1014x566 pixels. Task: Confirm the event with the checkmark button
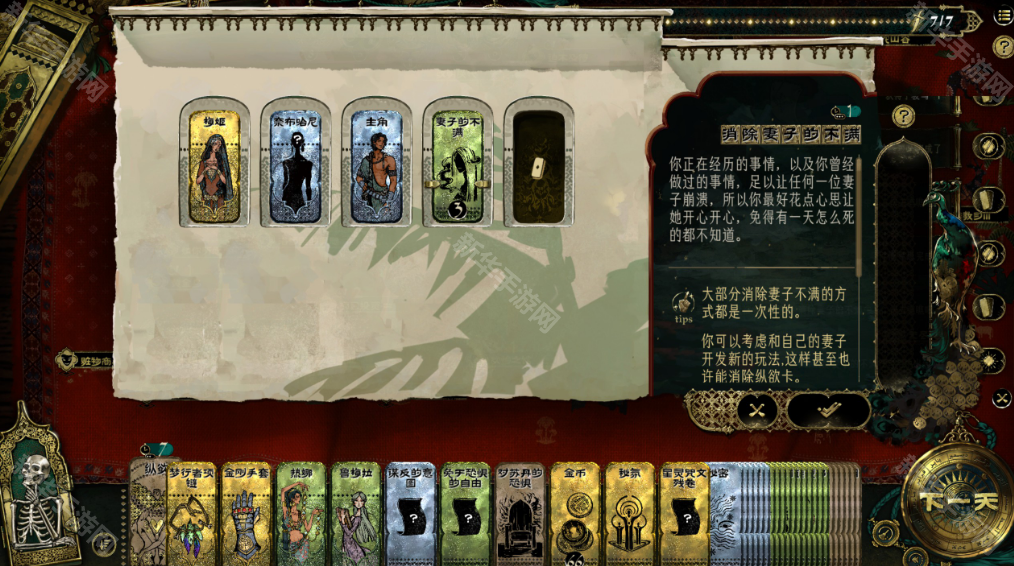[x=828, y=408]
